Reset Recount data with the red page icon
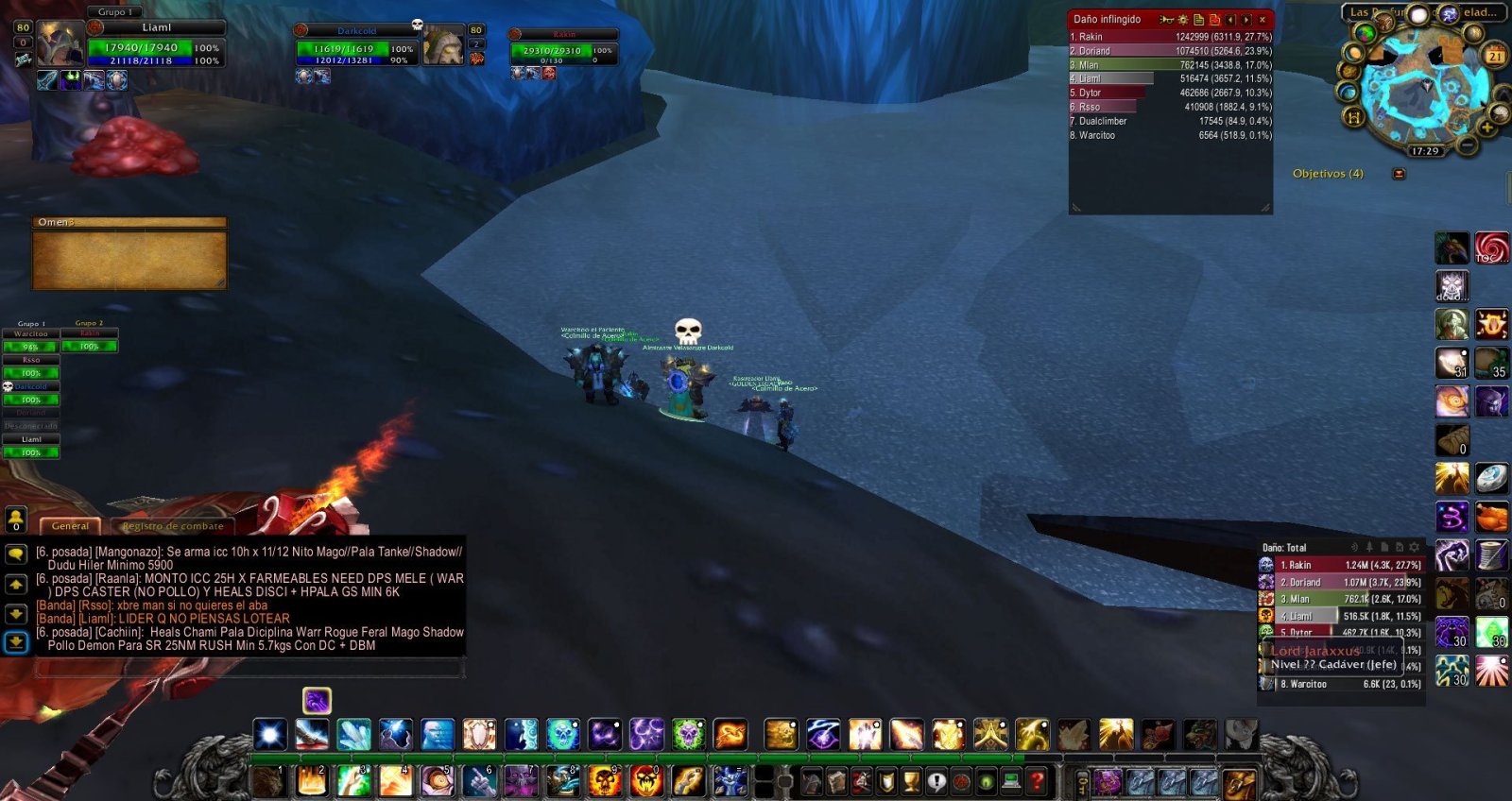 [x=1215, y=20]
